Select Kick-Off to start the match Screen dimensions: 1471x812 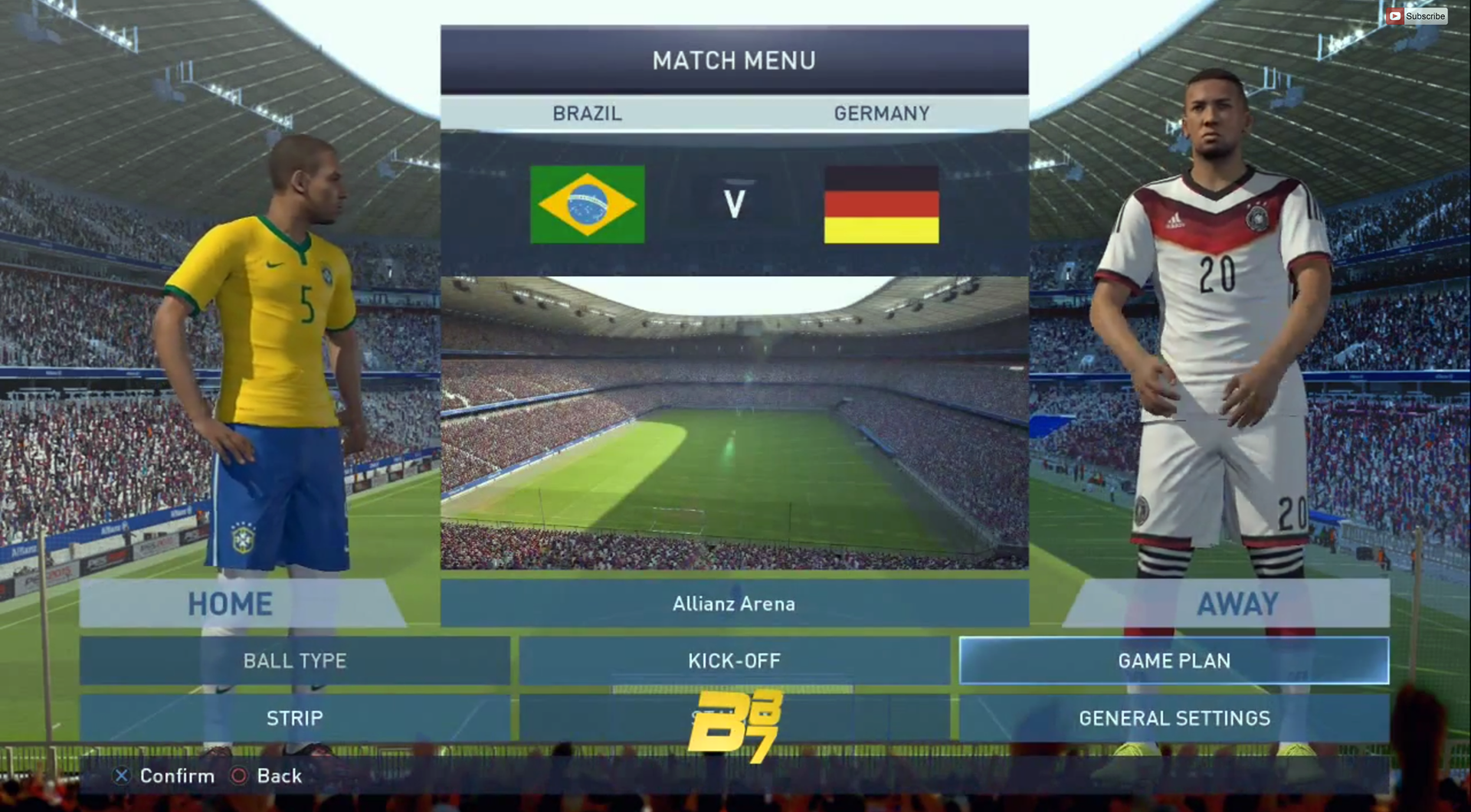pyautogui.click(x=734, y=660)
